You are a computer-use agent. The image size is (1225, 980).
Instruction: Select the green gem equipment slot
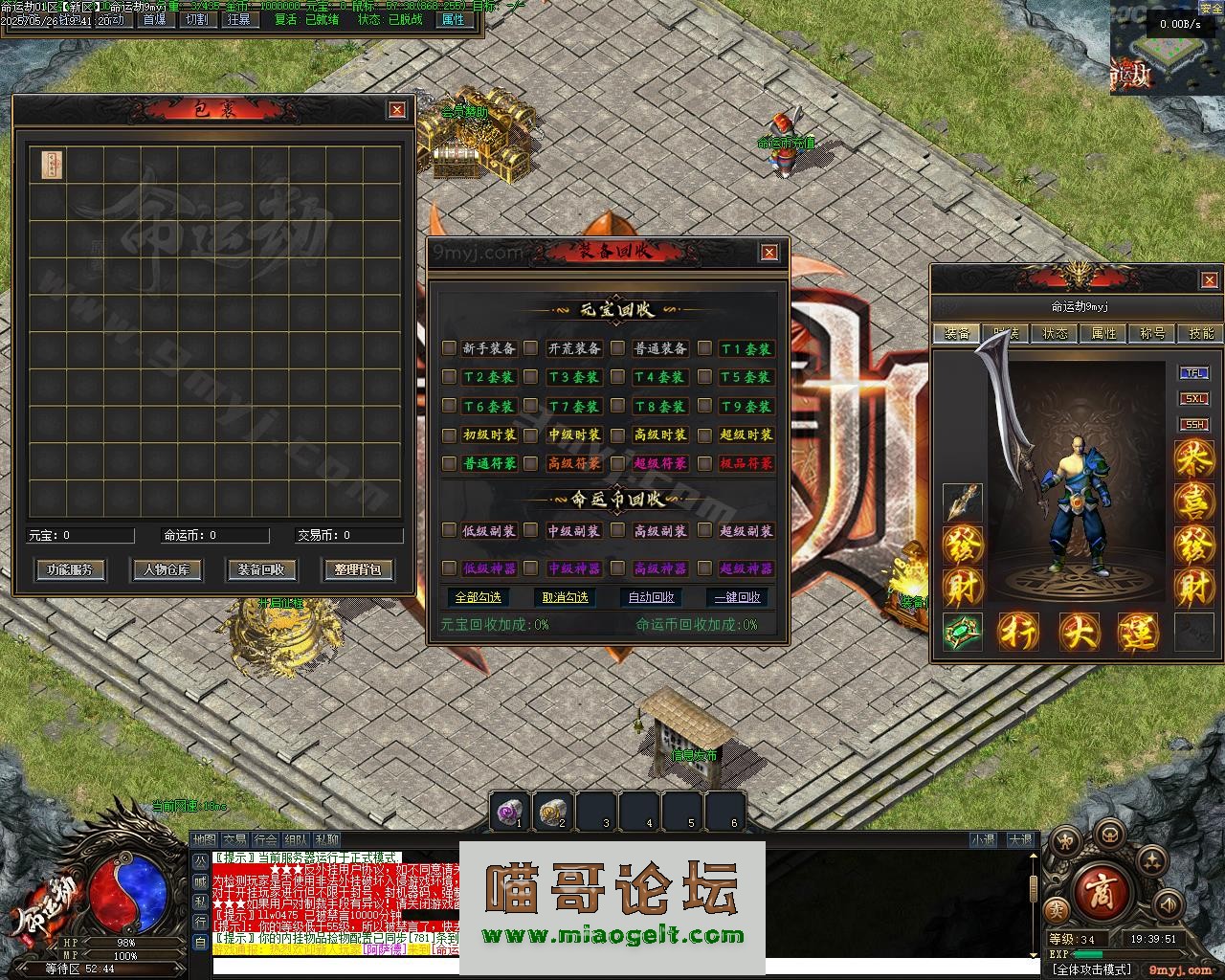[962, 632]
